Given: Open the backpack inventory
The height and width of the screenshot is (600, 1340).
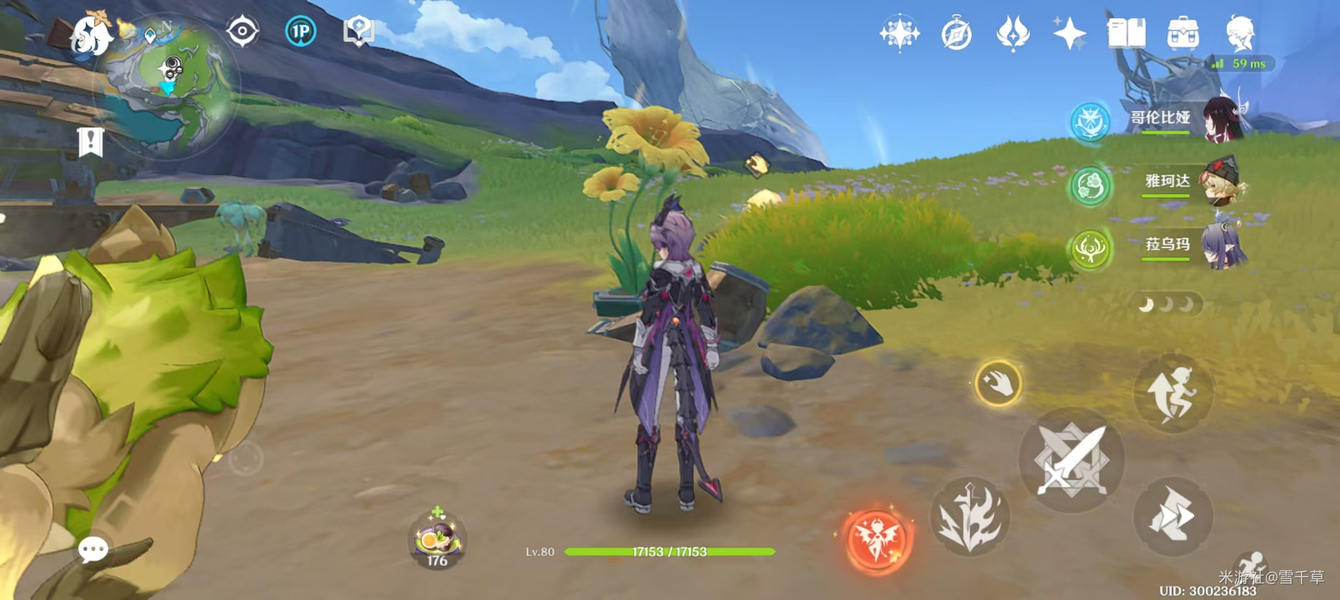Looking at the screenshot, I should [x=1184, y=33].
